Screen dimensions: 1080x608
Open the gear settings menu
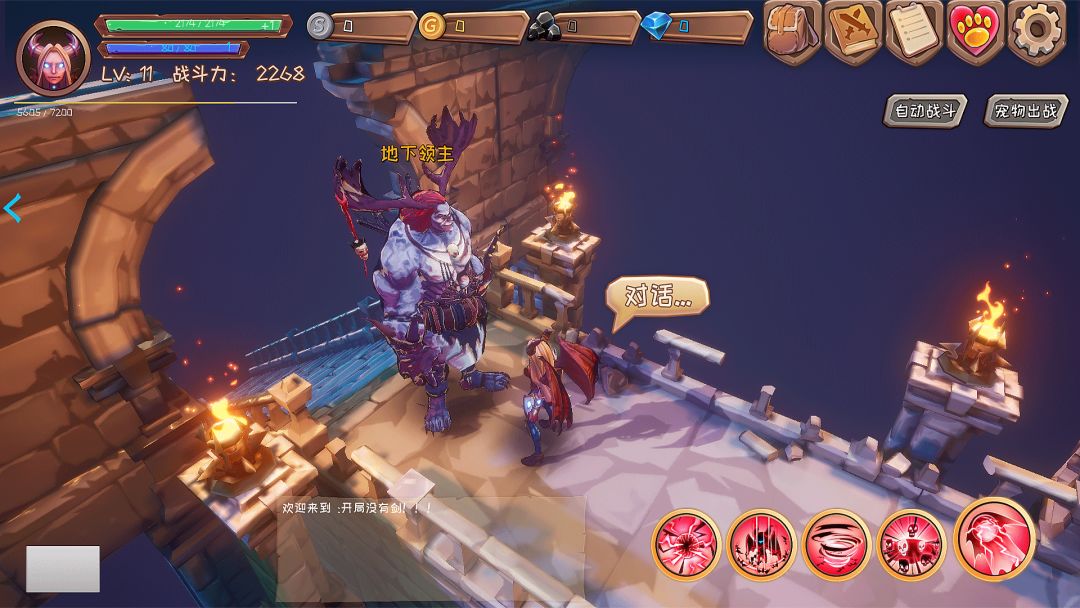tap(1036, 32)
